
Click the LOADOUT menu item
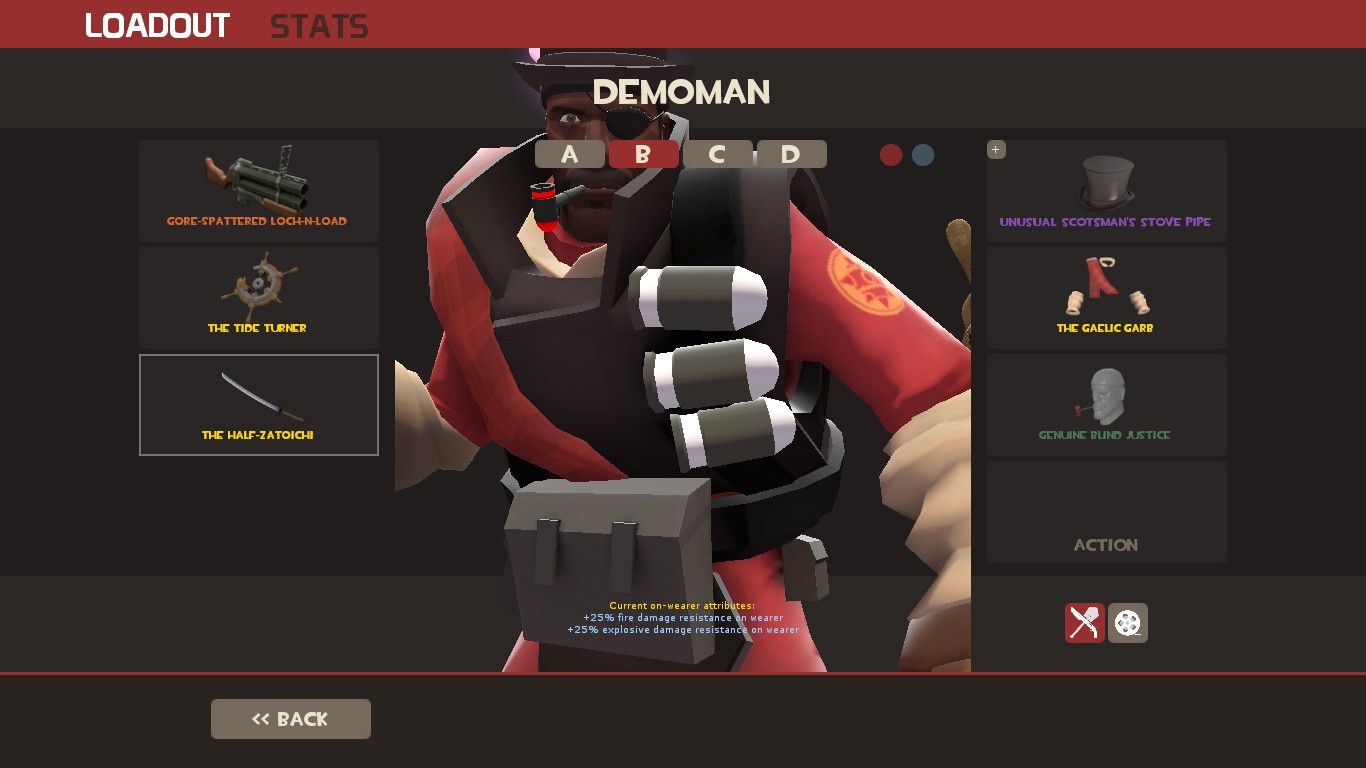(x=157, y=26)
